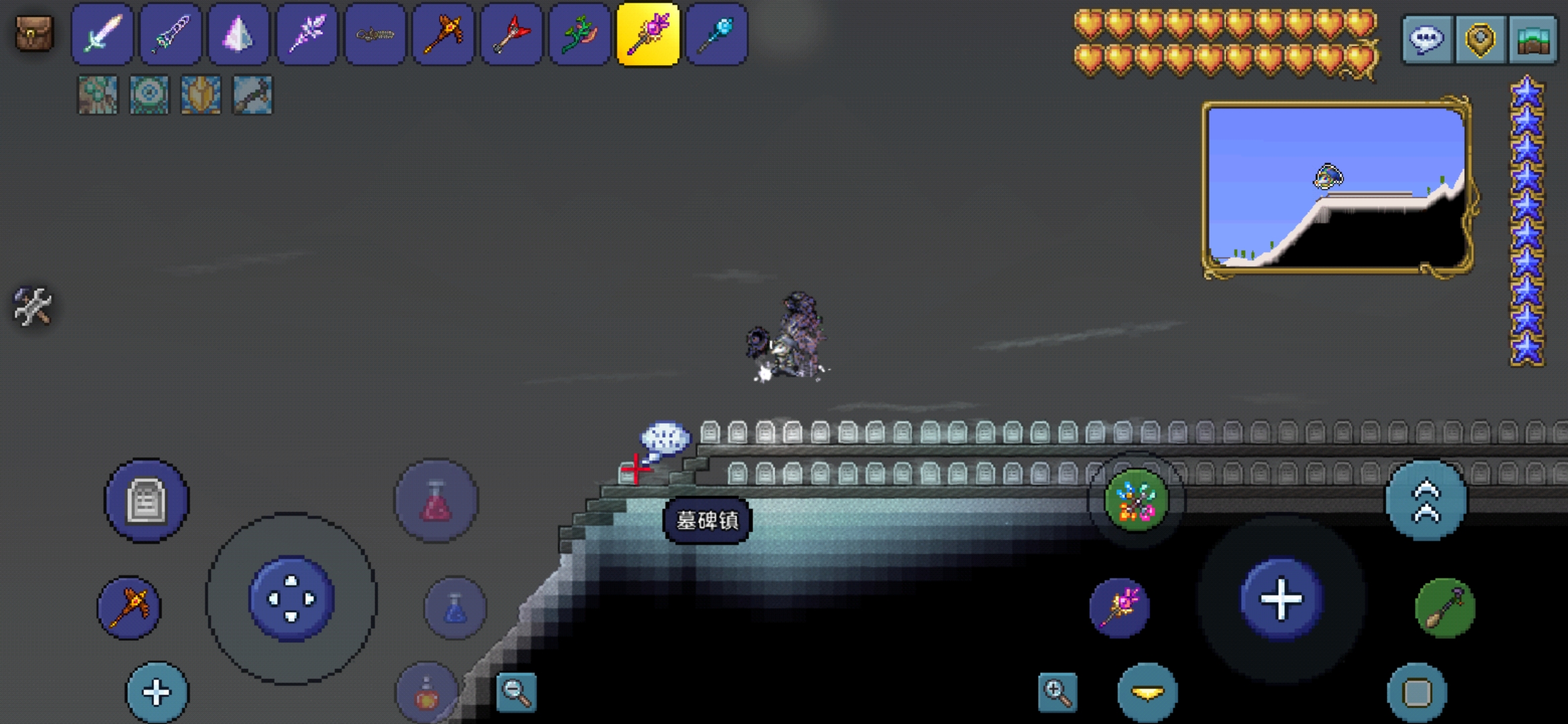Open the chat bubble button
Image resolution: width=1568 pixels, height=724 pixels.
coord(1427,40)
